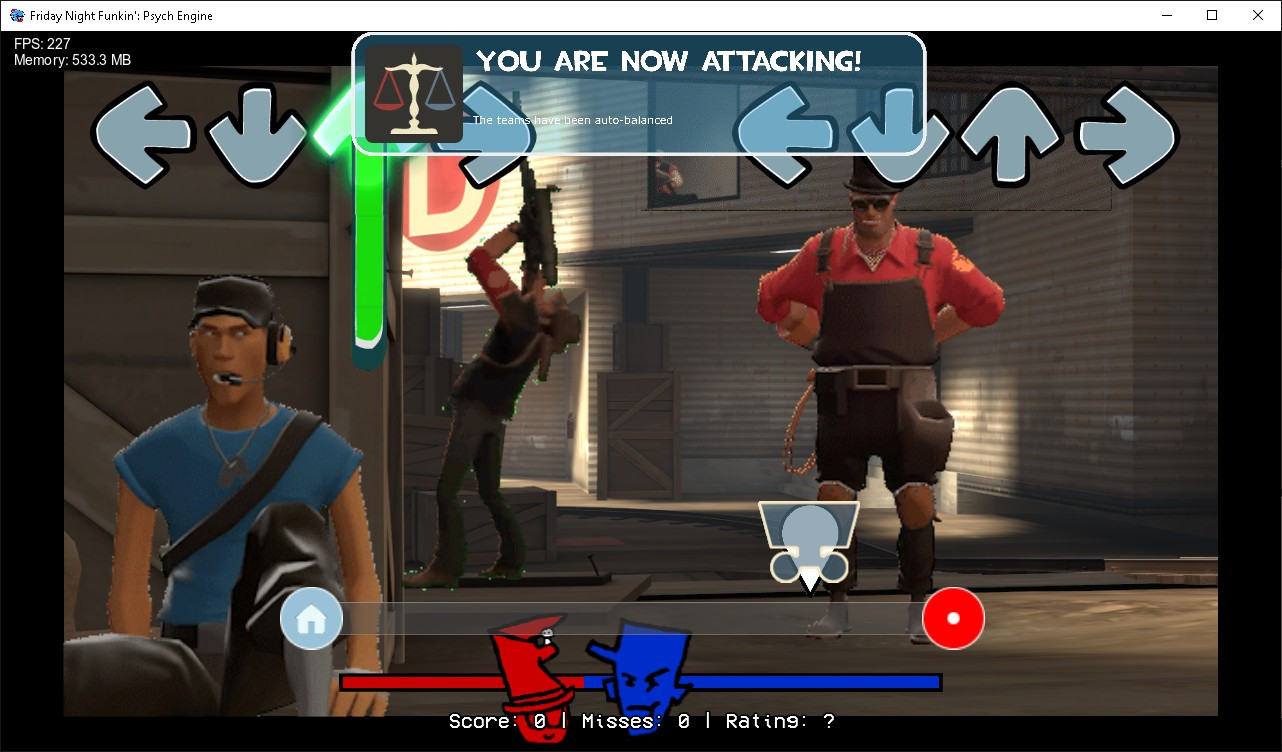Click the red record button

[953, 618]
